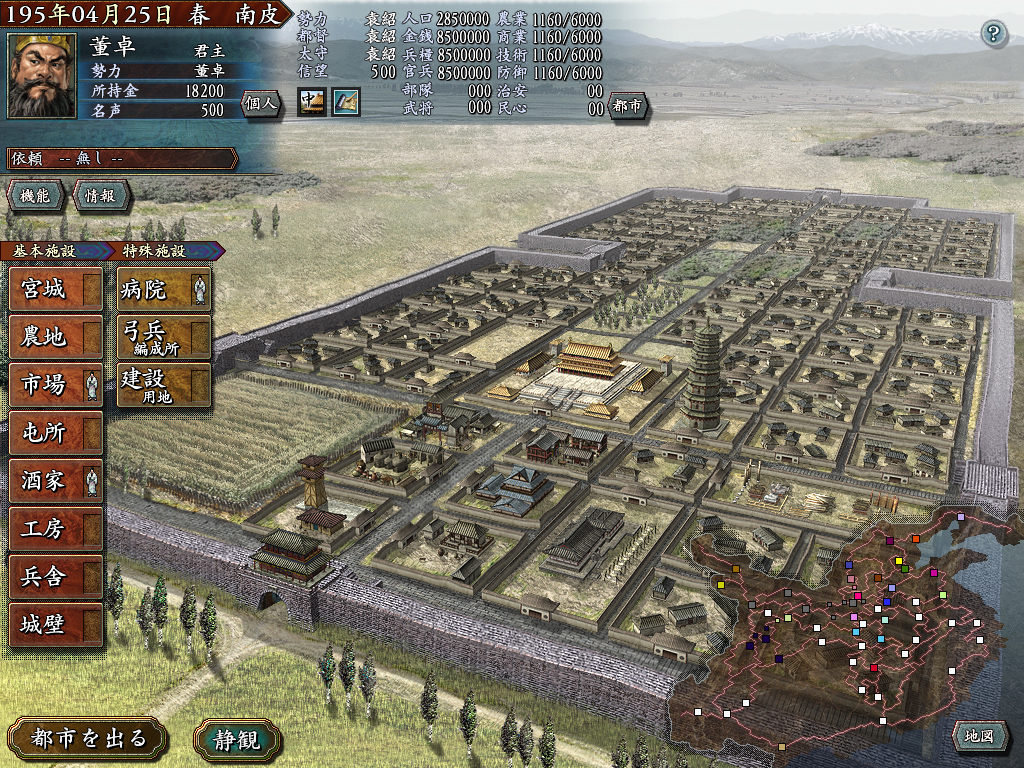Open the 機能 functions menu
Image resolution: width=1024 pixels, height=768 pixels.
tap(35, 196)
